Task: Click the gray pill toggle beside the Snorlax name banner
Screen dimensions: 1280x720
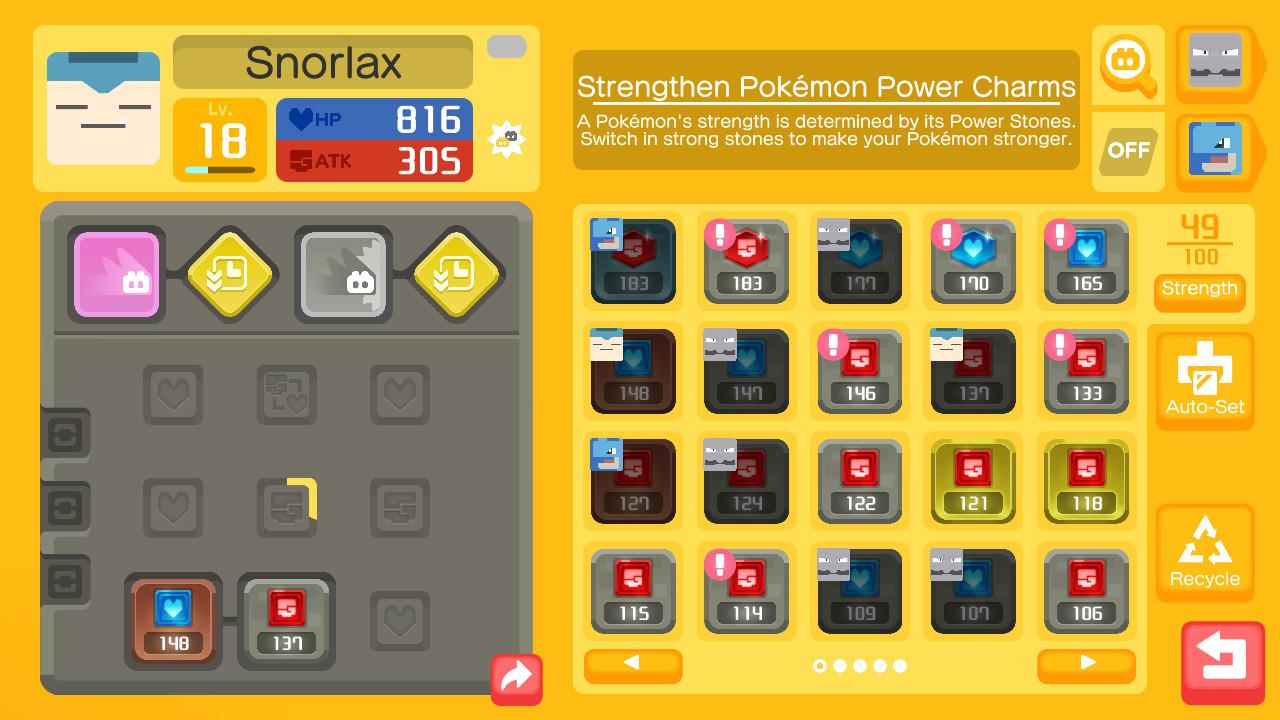Action: click(x=506, y=46)
